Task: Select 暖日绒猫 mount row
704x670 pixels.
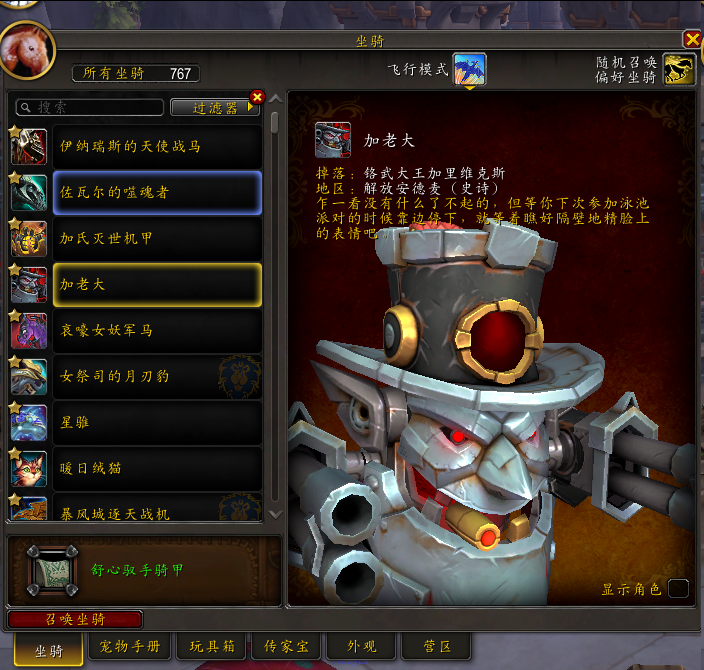Action: click(156, 468)
